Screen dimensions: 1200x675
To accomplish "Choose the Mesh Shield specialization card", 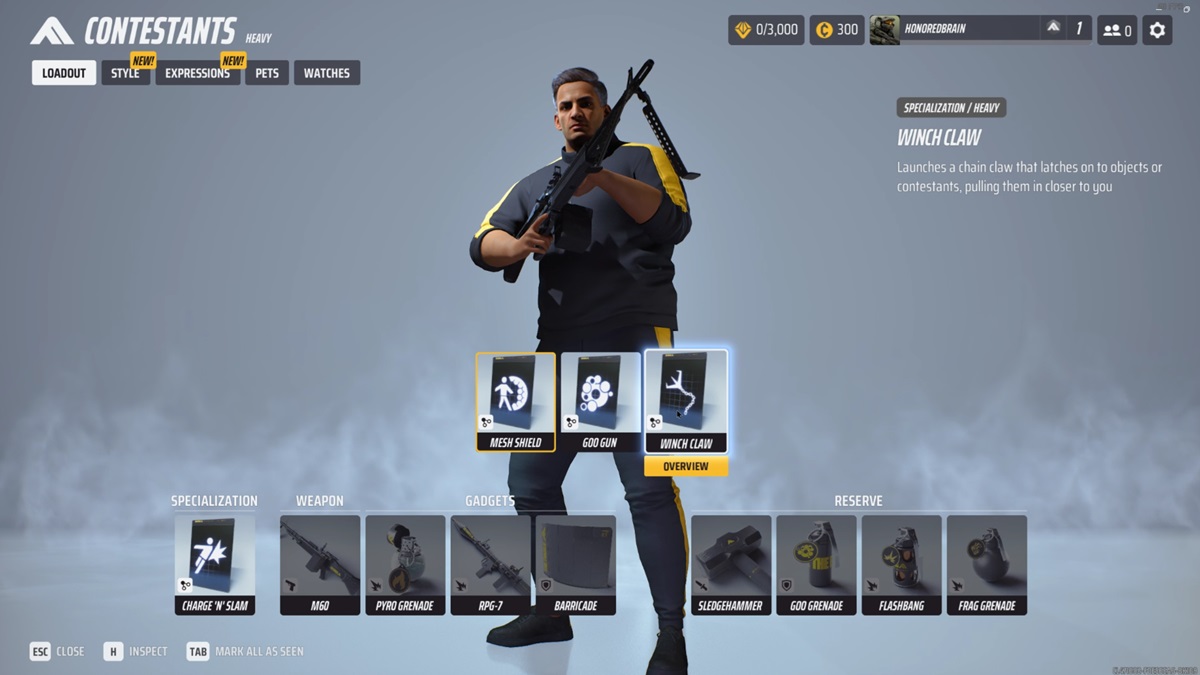I will click(x=516, y=401).
